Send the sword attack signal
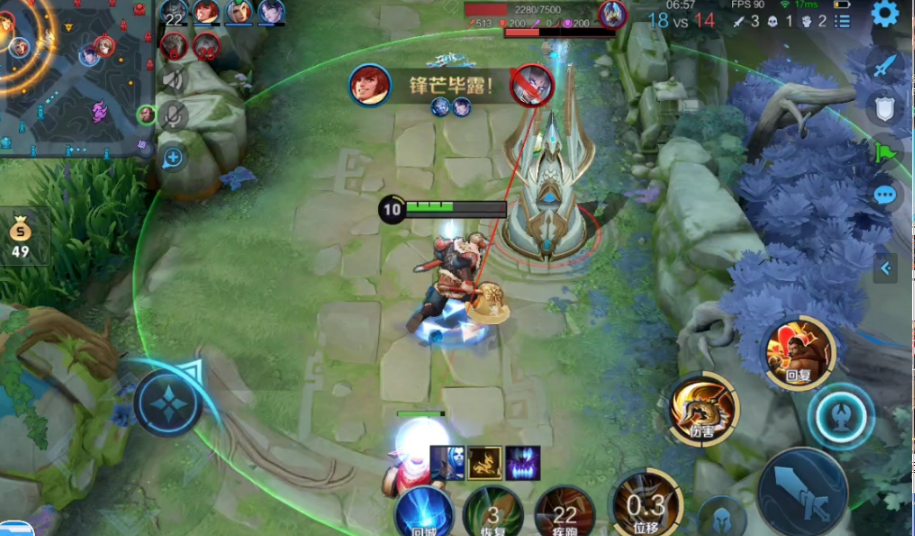 click(884, 66)
